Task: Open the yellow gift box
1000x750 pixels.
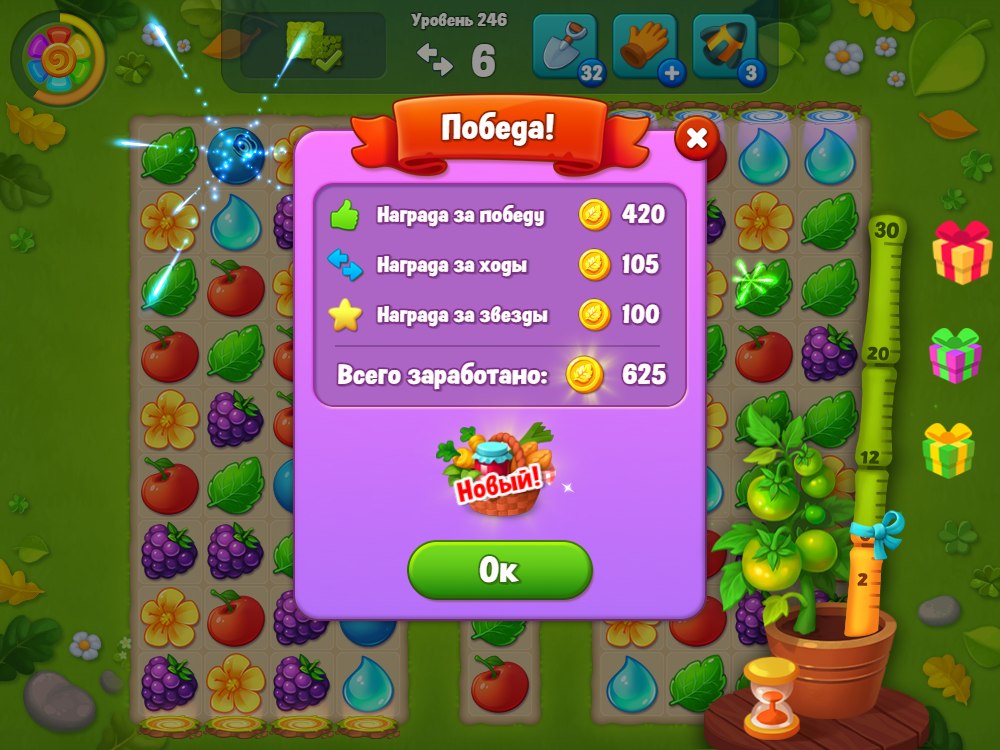Action: tap(948, 449)
